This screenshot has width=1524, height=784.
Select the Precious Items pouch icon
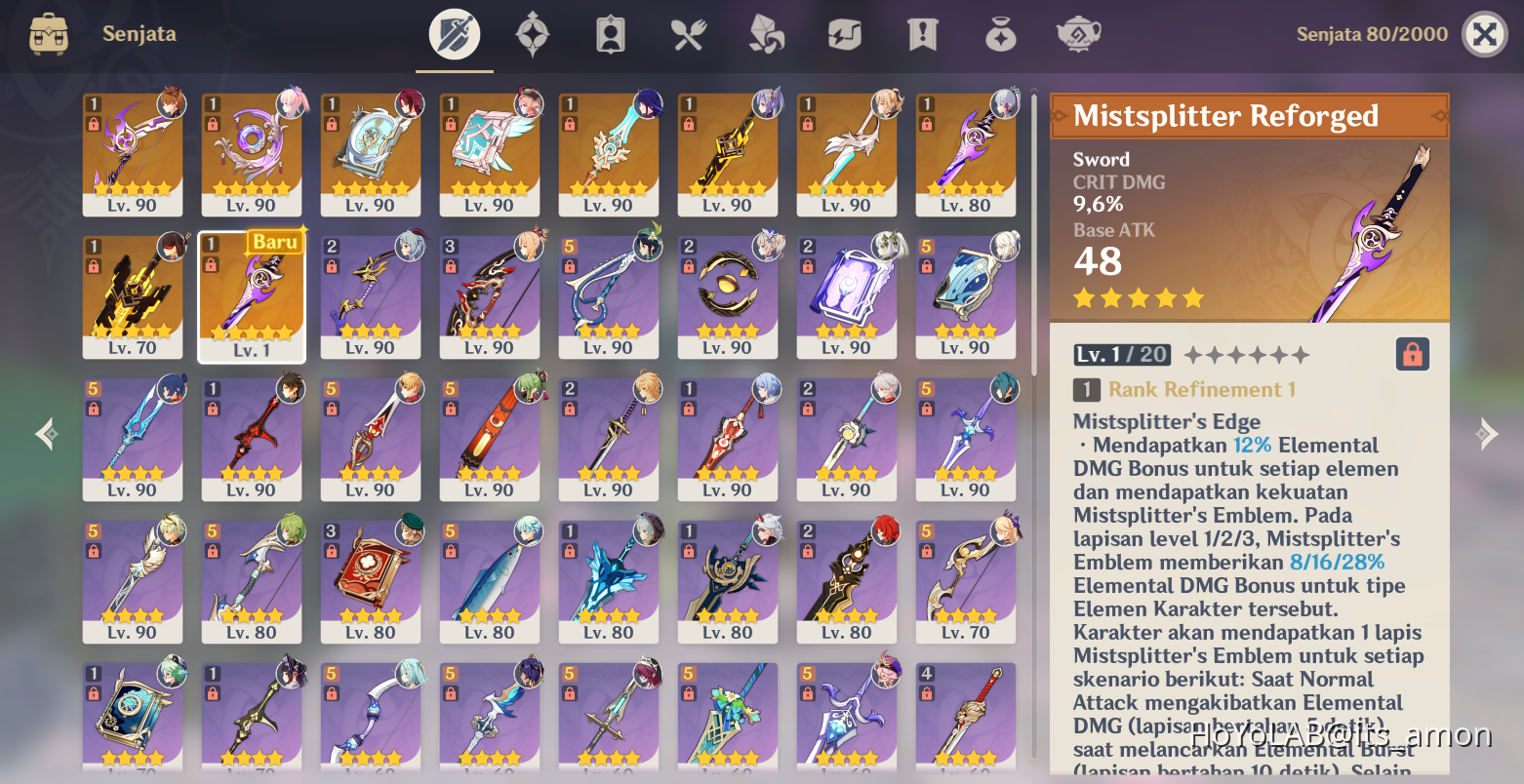pyautogui.click(x=1000, y=33)
